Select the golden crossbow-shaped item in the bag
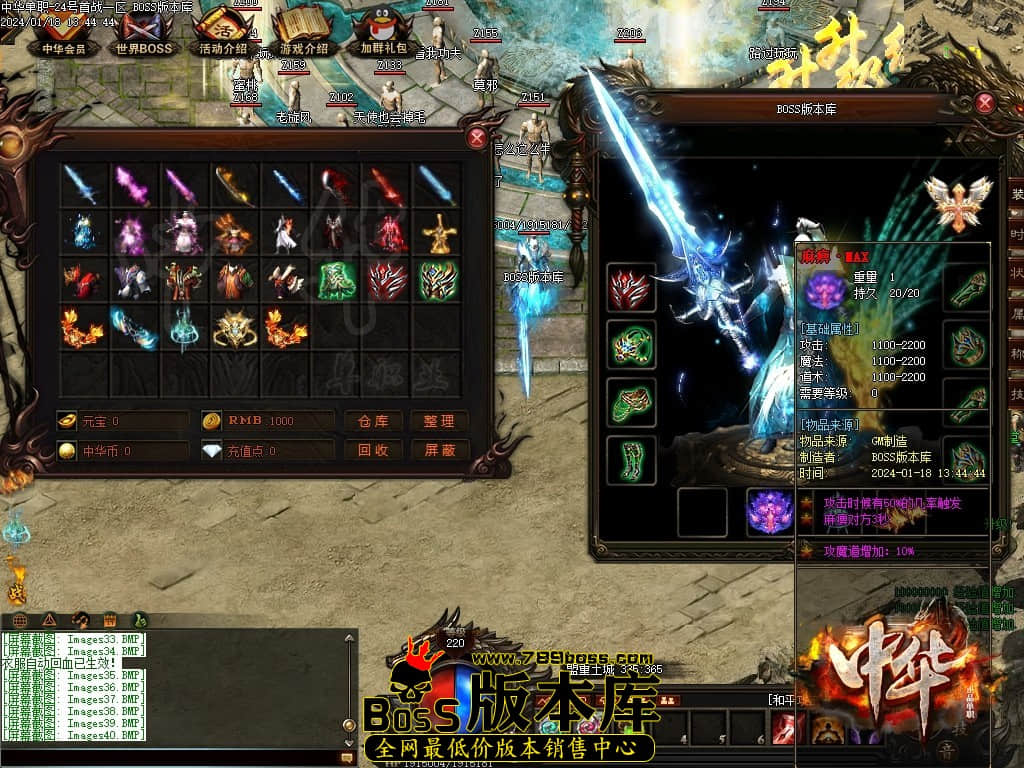Image resolution: width=1024 pixels, height=768 pixels. (438, 233)
